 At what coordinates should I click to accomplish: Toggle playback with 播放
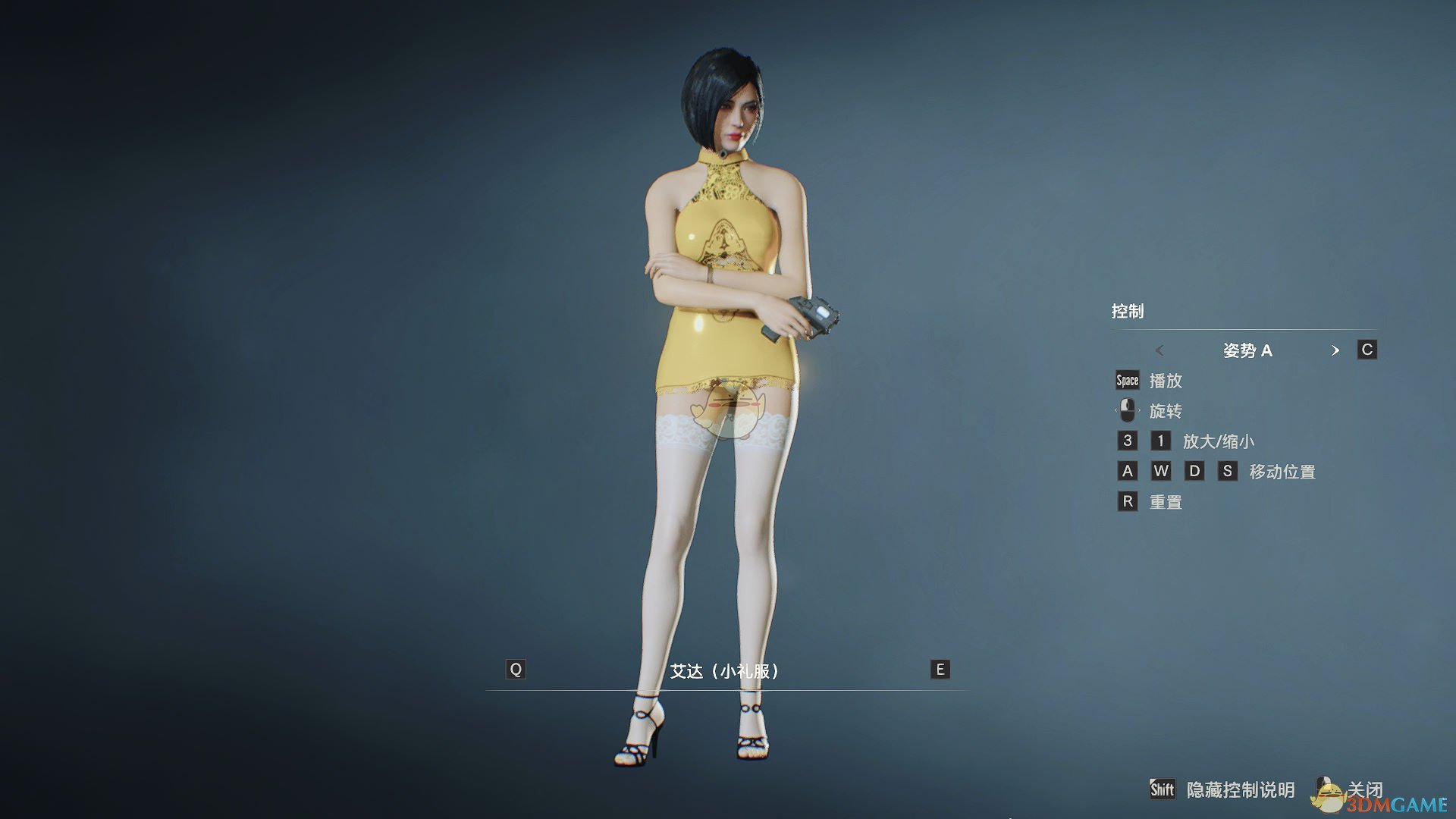point(1168,381)
